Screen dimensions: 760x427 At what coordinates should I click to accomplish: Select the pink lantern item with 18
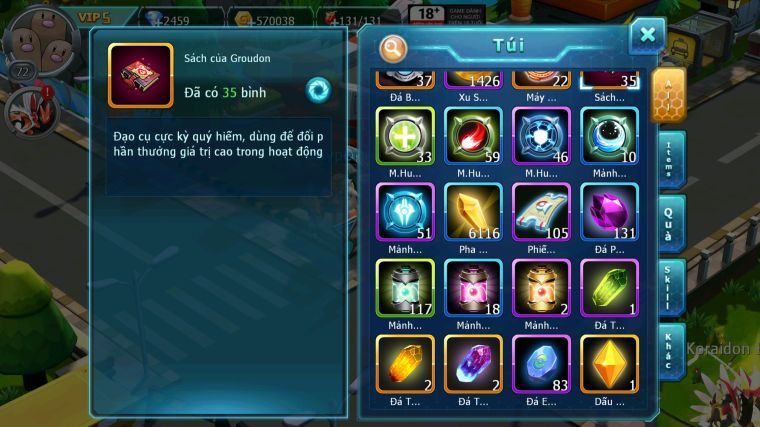473,287
